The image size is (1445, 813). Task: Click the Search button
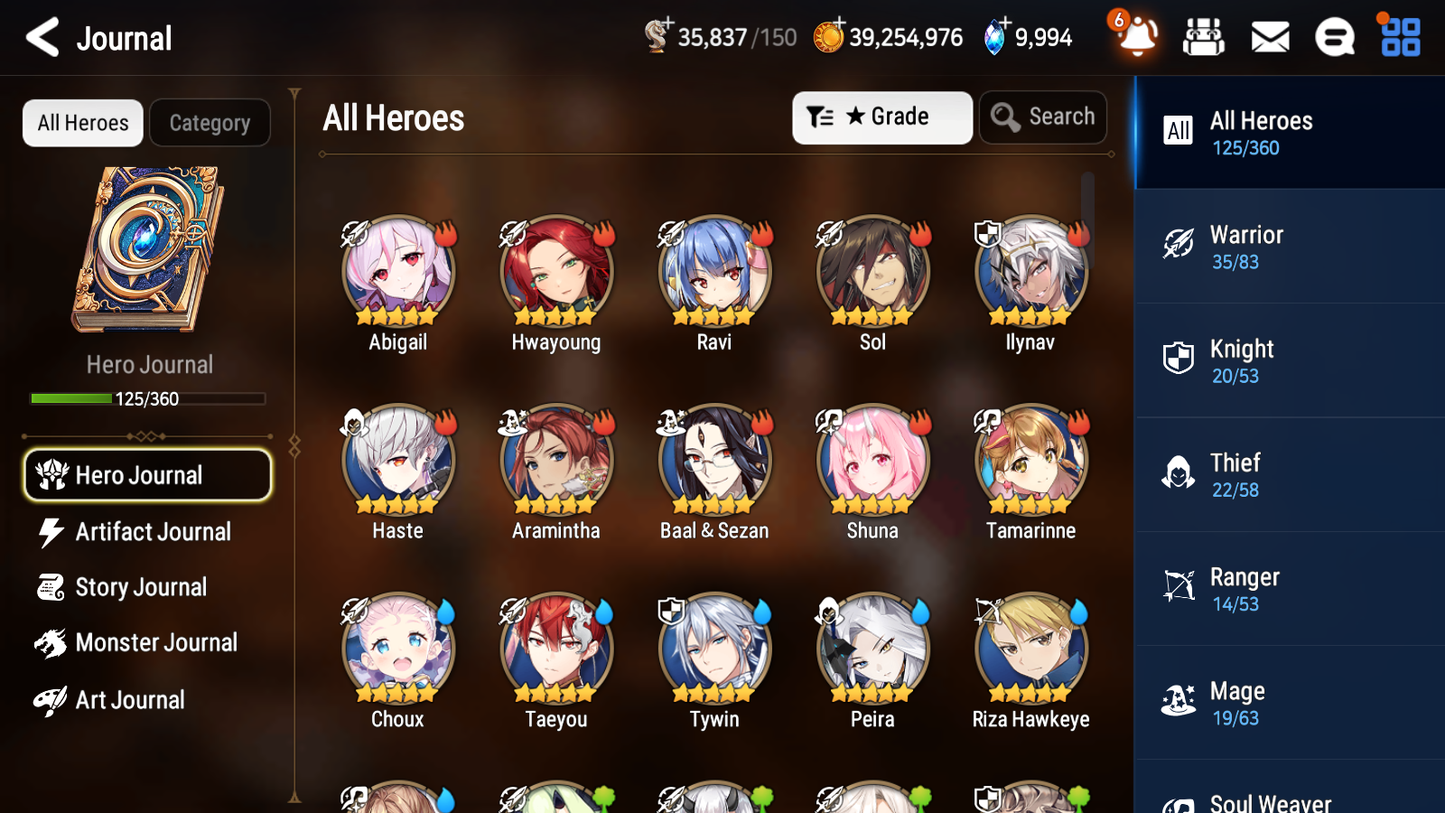(x=1043, y=116)
